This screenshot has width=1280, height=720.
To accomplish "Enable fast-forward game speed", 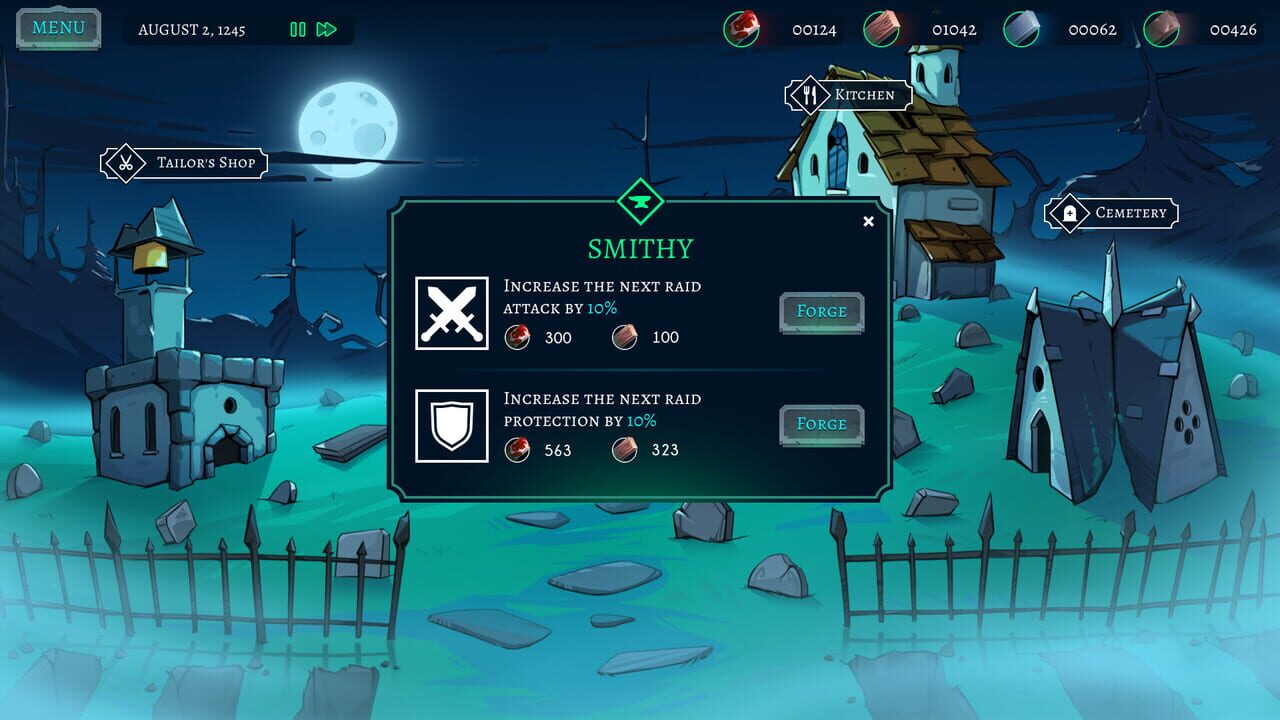I will click(324, 30).
